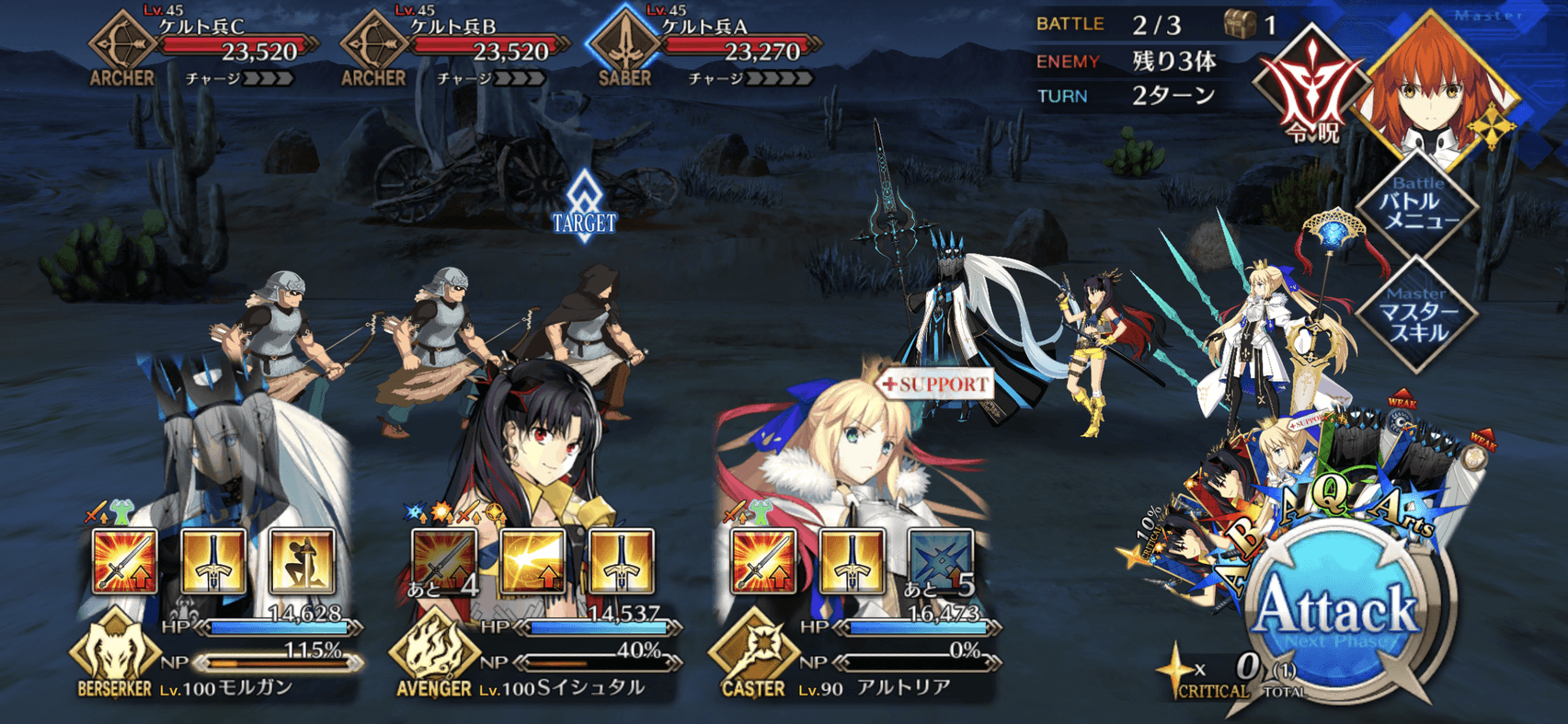The width and height of the screenshot is (1568, 724).
Task: Select S Ishtar's skill on 4-turn cooldown
Action: coord(444,560)
